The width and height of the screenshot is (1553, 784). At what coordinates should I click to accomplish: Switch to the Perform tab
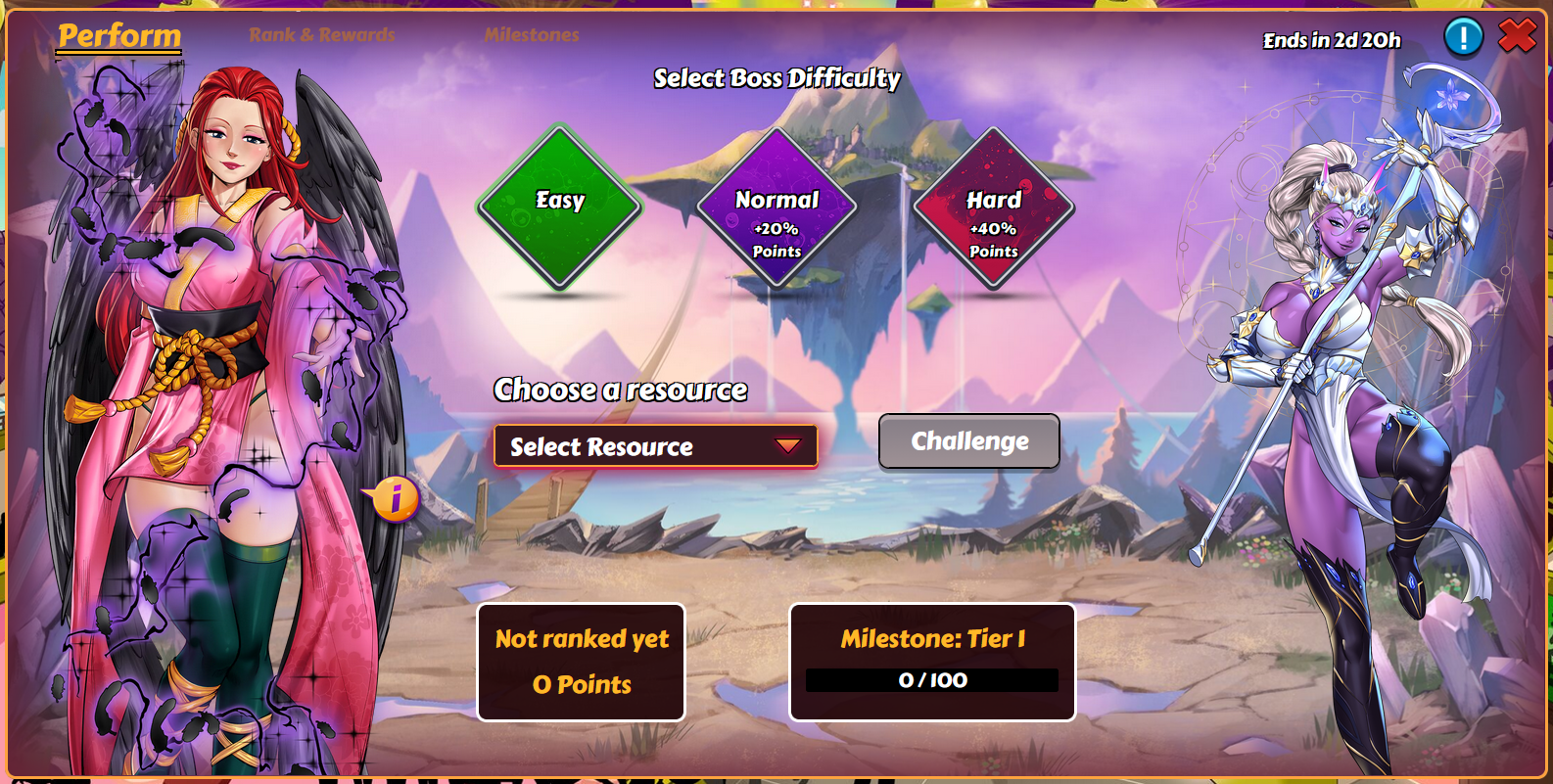coord(119,36)
